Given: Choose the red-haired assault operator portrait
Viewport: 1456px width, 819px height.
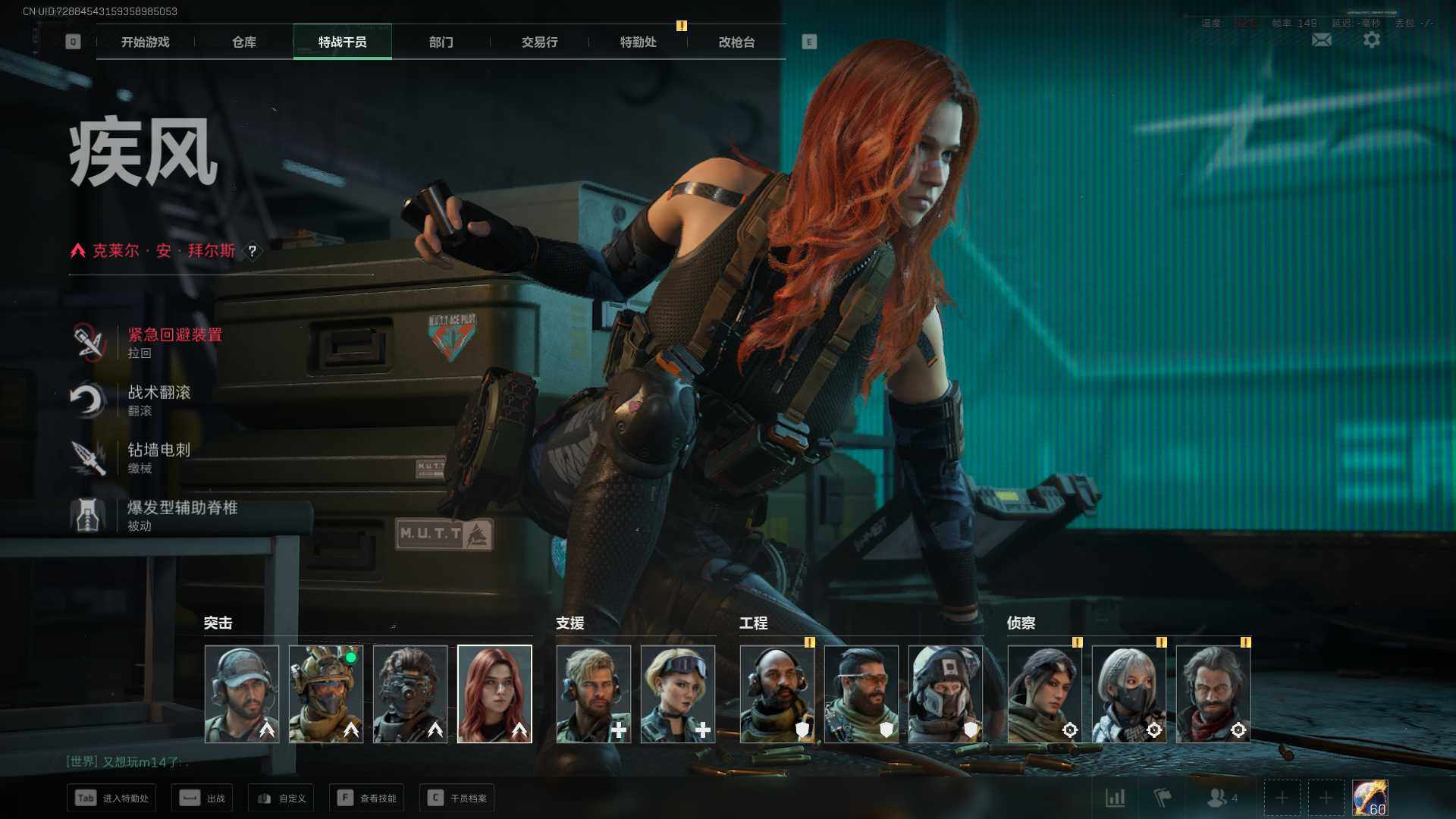Looking at the screenshot, I should (x=494, y=694).
